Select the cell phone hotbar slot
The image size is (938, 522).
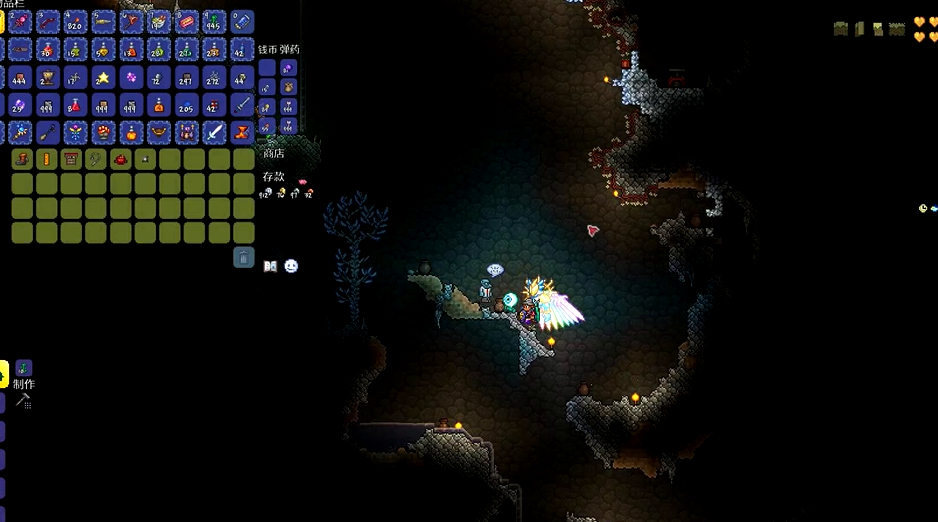[x=242, y=21]
